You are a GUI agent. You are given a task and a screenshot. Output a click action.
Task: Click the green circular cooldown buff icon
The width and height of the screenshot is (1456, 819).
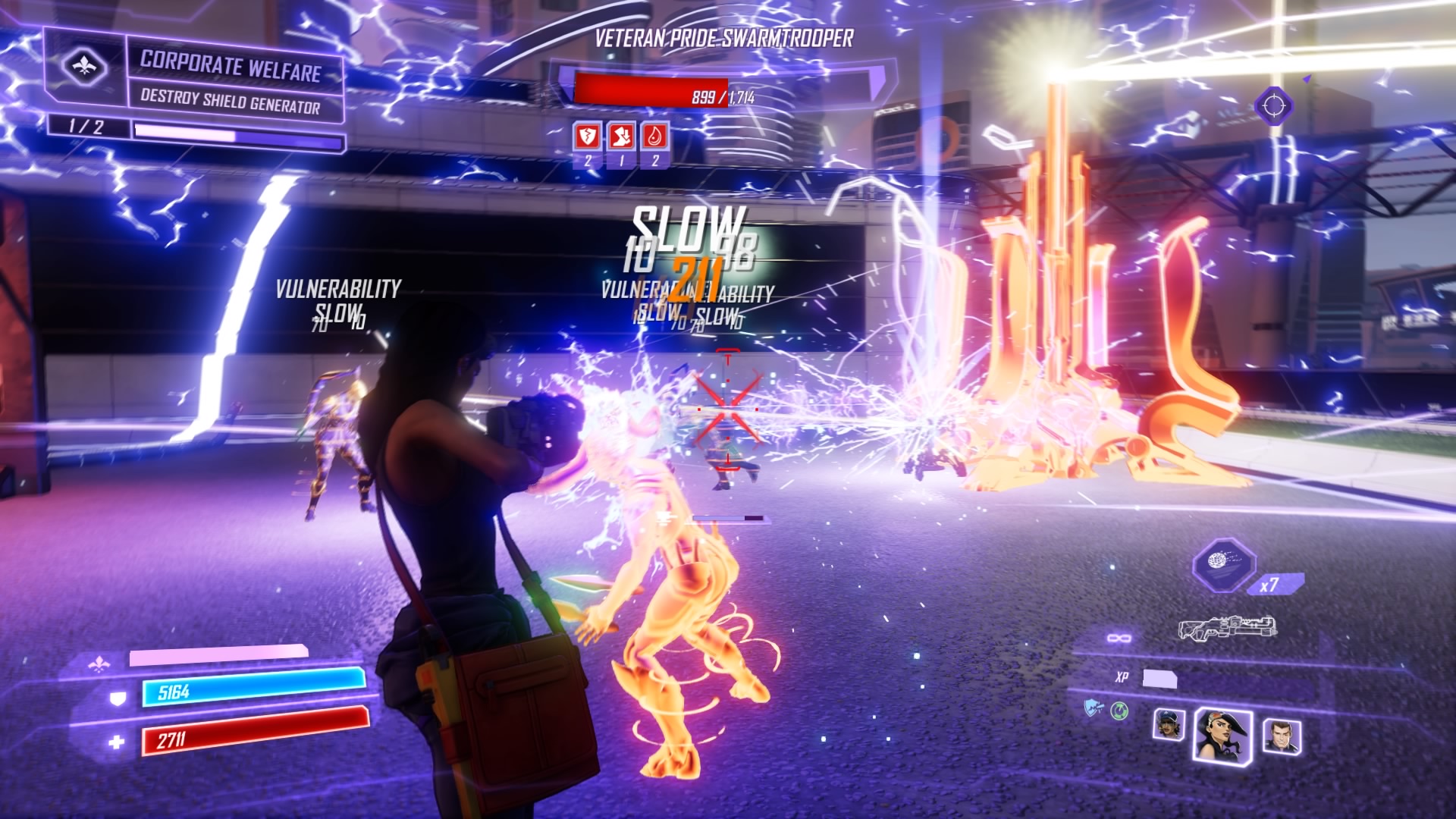[x=1119, y=711]
